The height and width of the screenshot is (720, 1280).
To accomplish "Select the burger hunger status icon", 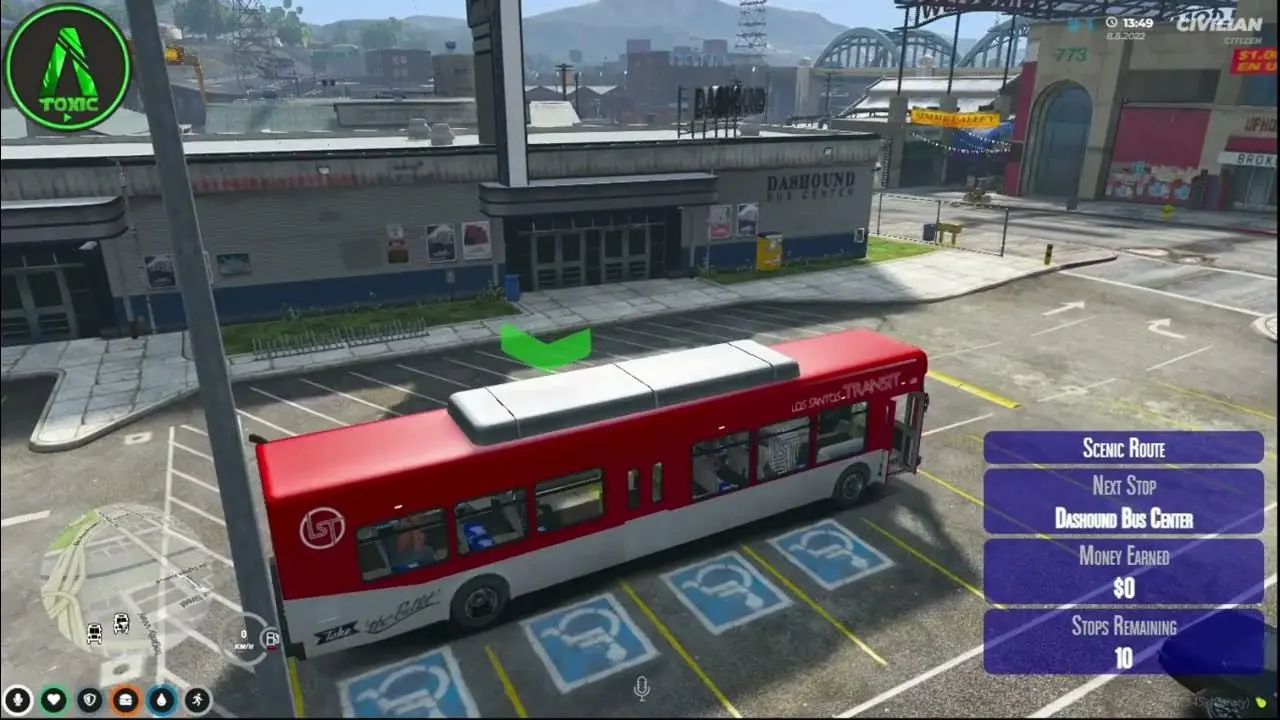I will click(x=126, y=699).
